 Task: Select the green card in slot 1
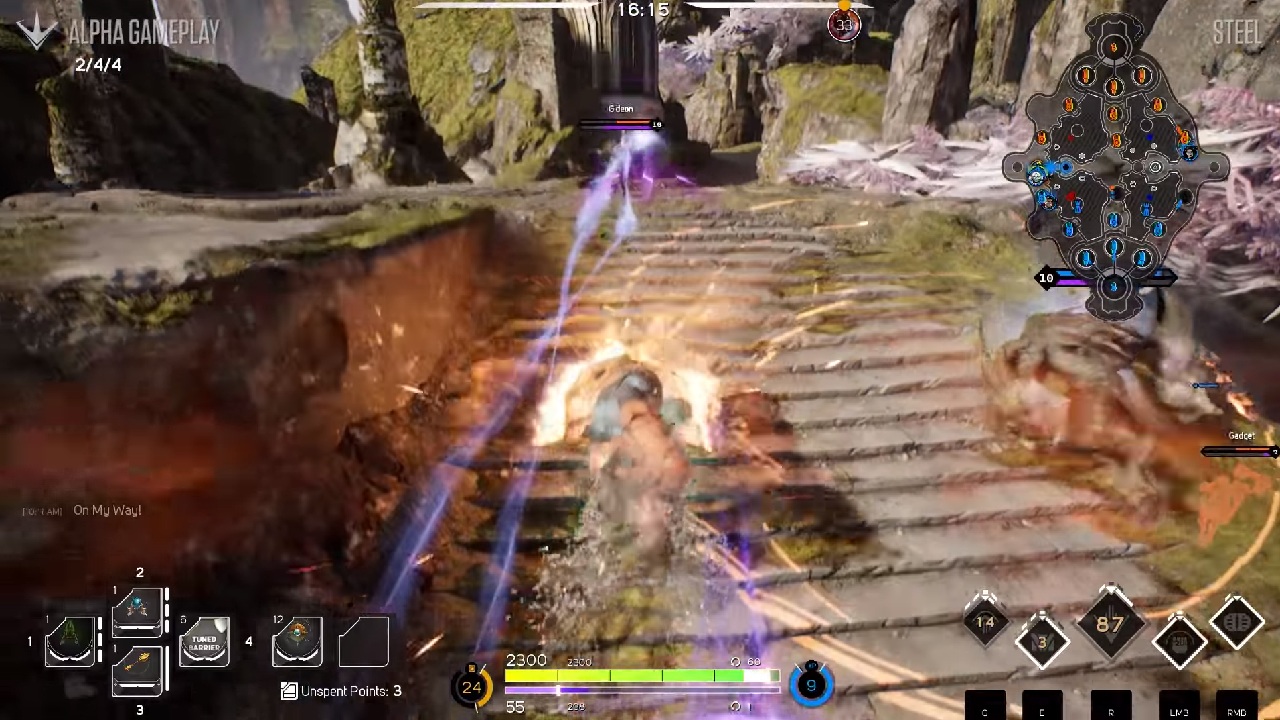(x=70, y=641)
